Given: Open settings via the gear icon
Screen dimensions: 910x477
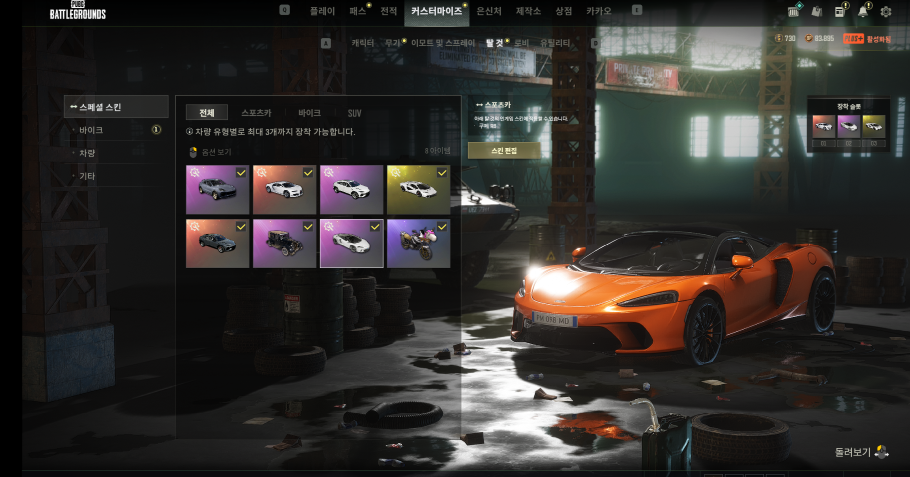Looking at the screenshot, I should (885, 12).
